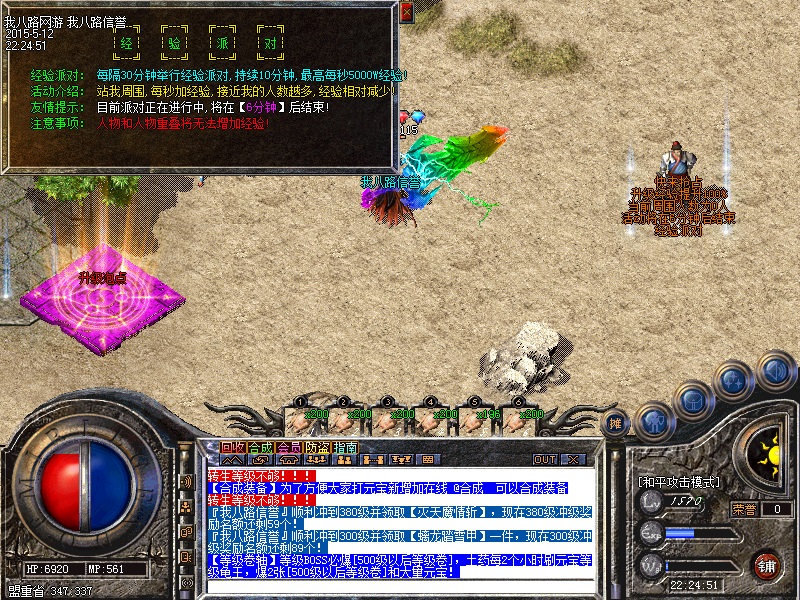Viewport: 800px width, 600px height.
Task: Open the 摊 stall button
Action: (616, 424)
